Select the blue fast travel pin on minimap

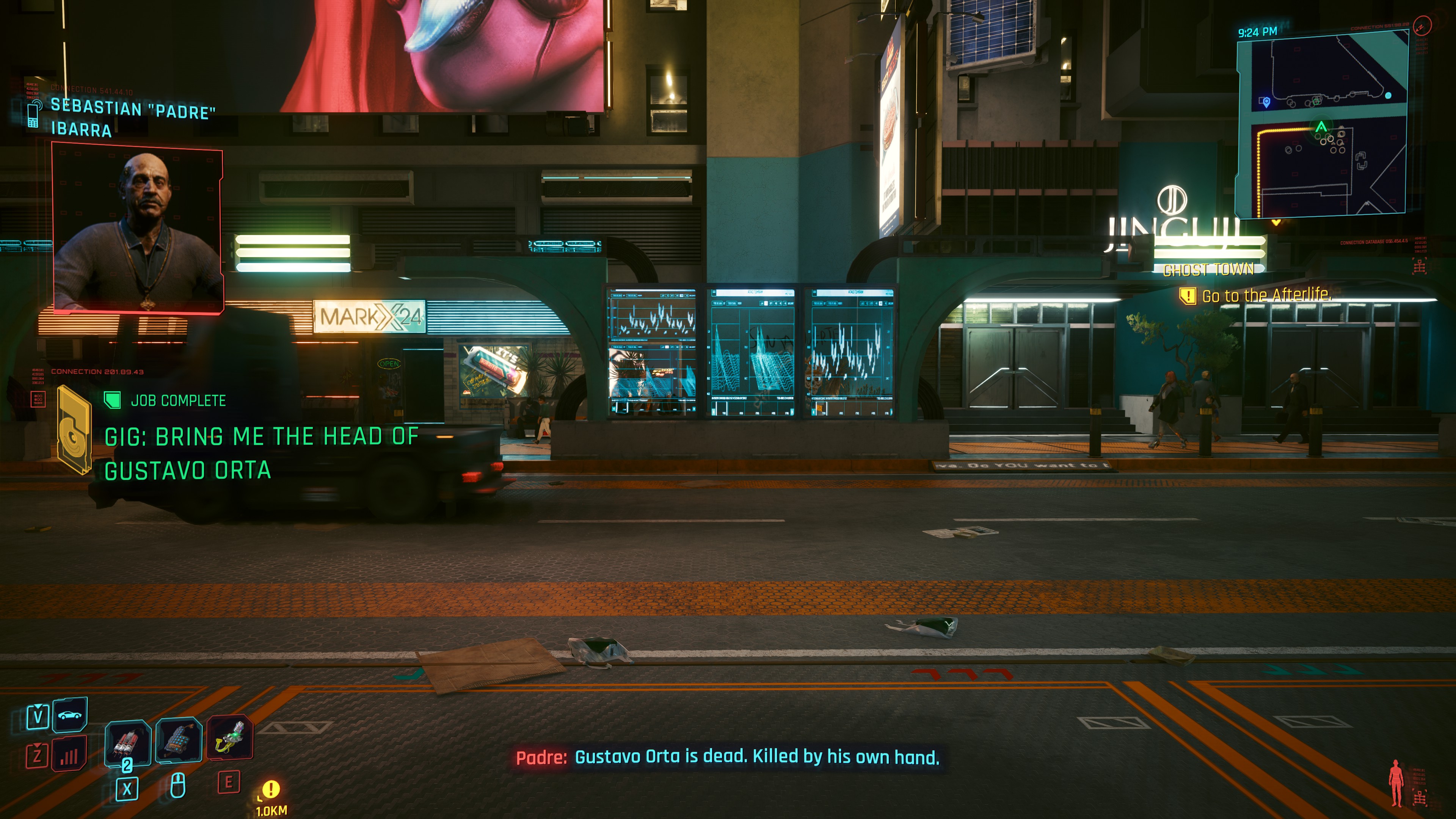[x=1266, y=102]
